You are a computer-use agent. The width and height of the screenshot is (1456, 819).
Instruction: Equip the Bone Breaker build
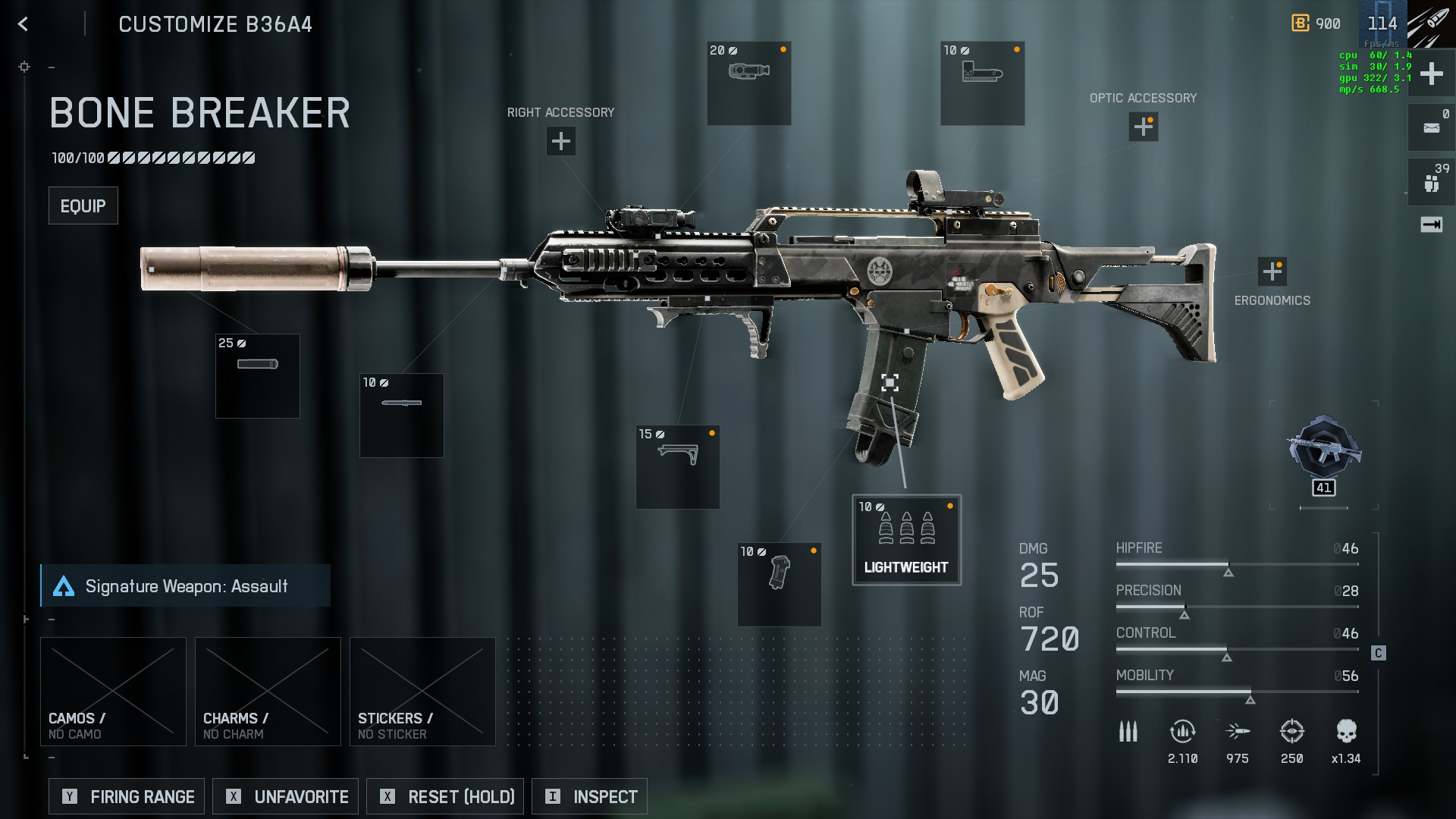[83, 206]
